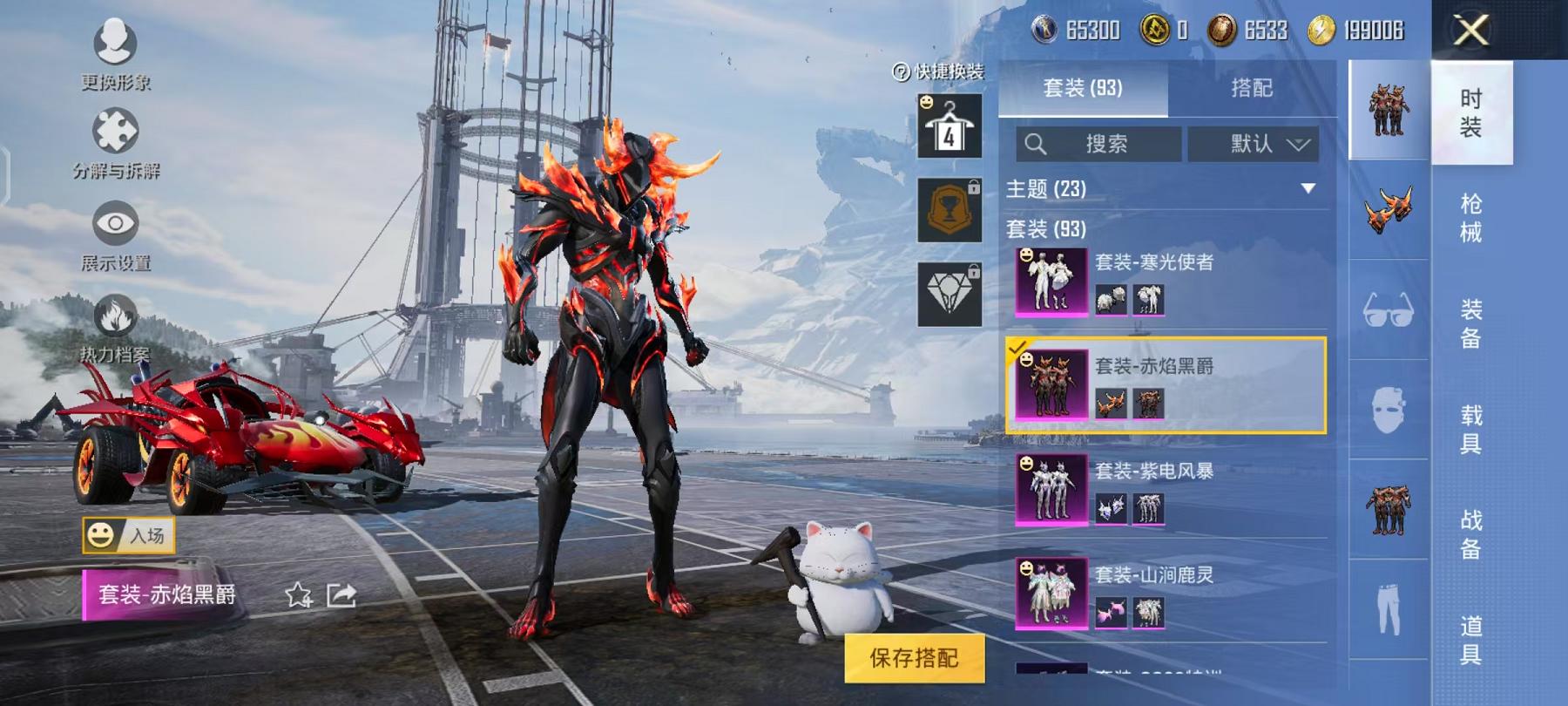Click the 搜索 search field

pos(1099,144)
